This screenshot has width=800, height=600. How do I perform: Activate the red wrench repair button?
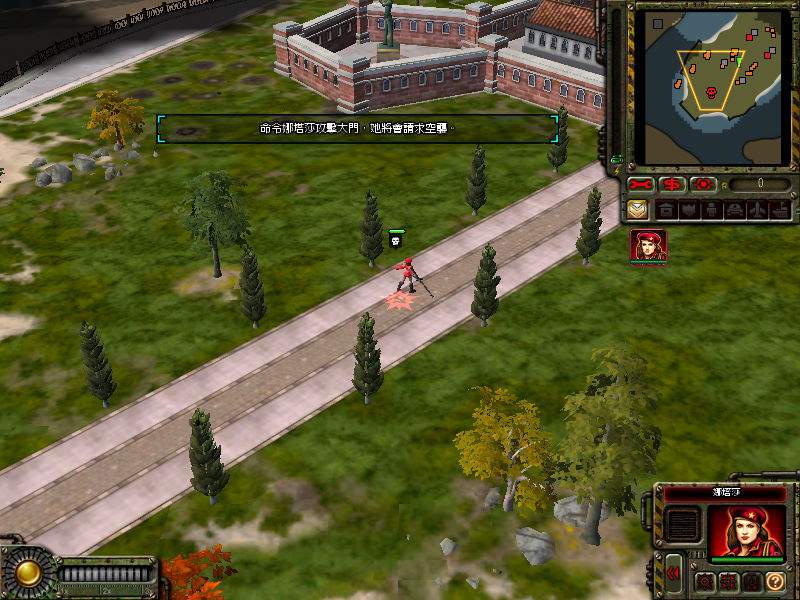(640, 185)
